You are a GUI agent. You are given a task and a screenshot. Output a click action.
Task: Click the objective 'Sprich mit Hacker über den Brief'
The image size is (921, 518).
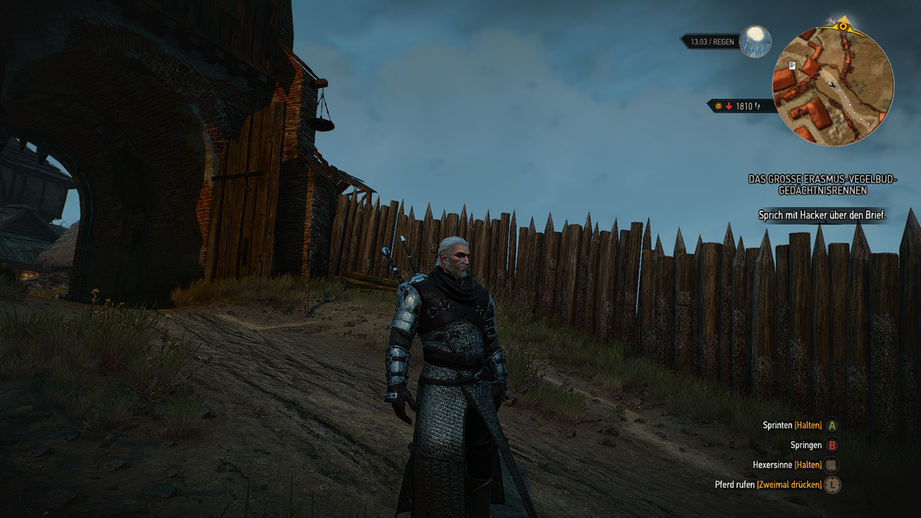coord(821,216)
